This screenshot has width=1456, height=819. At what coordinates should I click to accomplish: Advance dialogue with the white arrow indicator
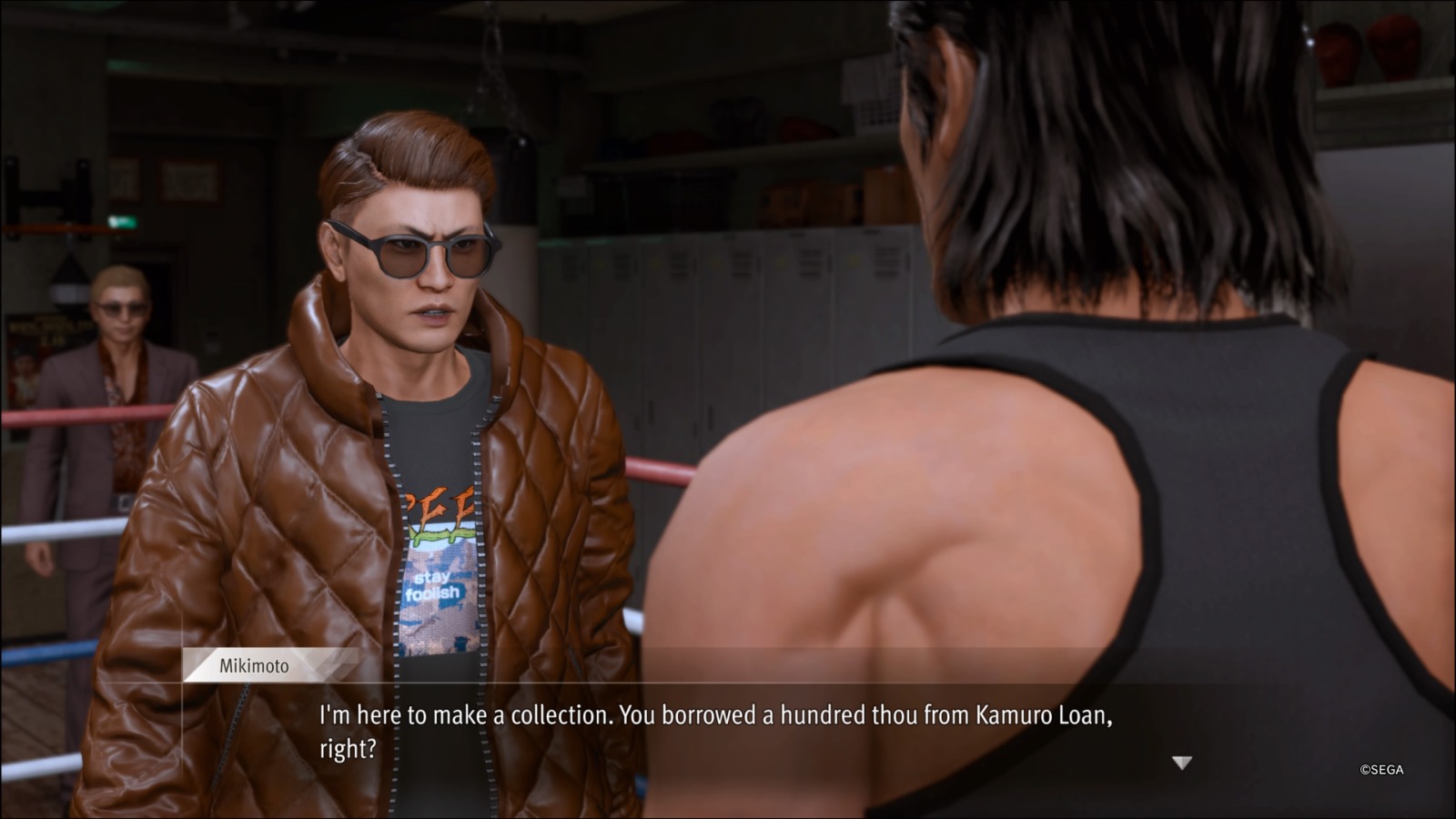pos(1181,763)
